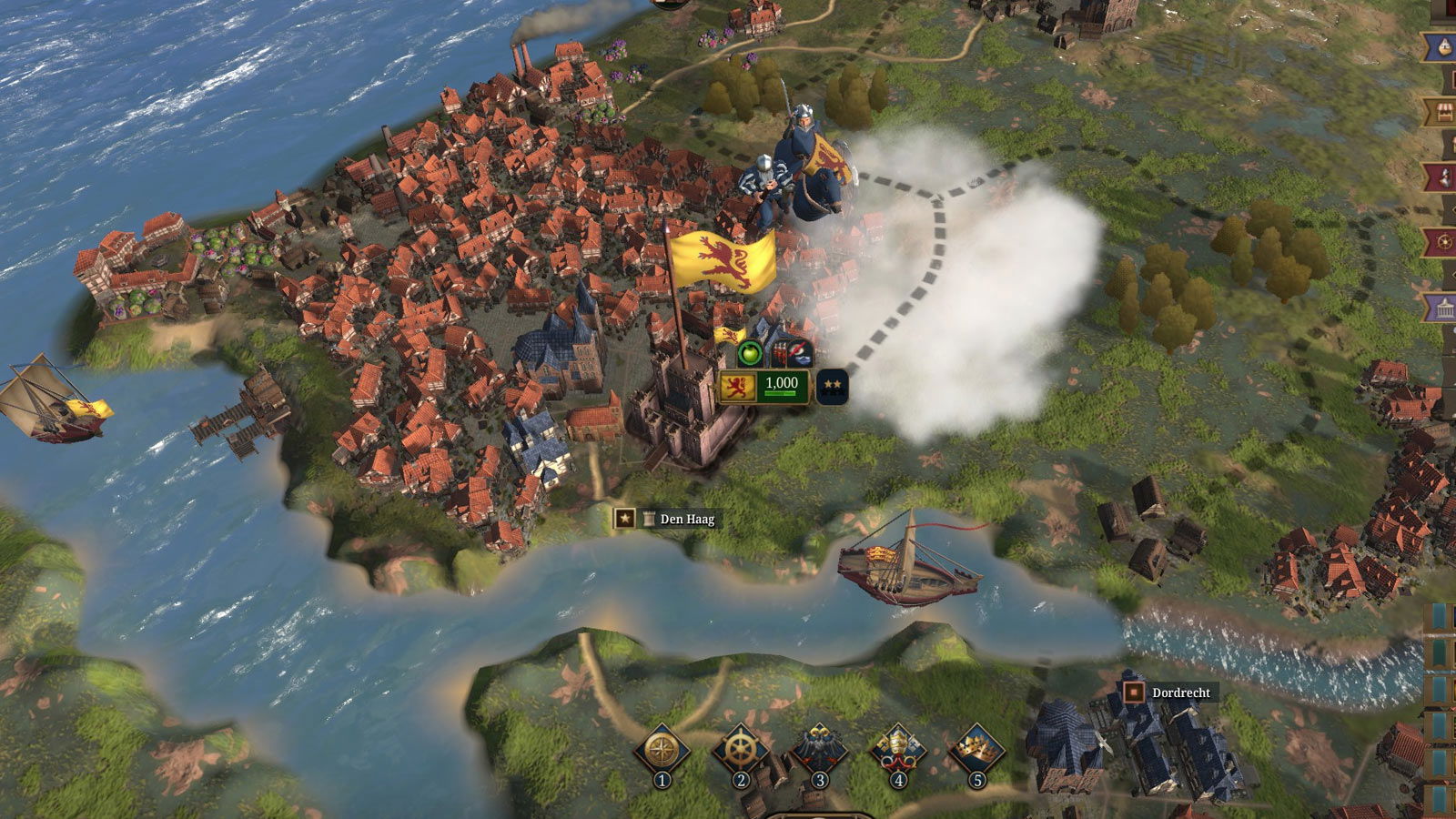The image size is (1456, 819).
Task: Open the golden crown panel numbered 5
Action: (976, 752)
